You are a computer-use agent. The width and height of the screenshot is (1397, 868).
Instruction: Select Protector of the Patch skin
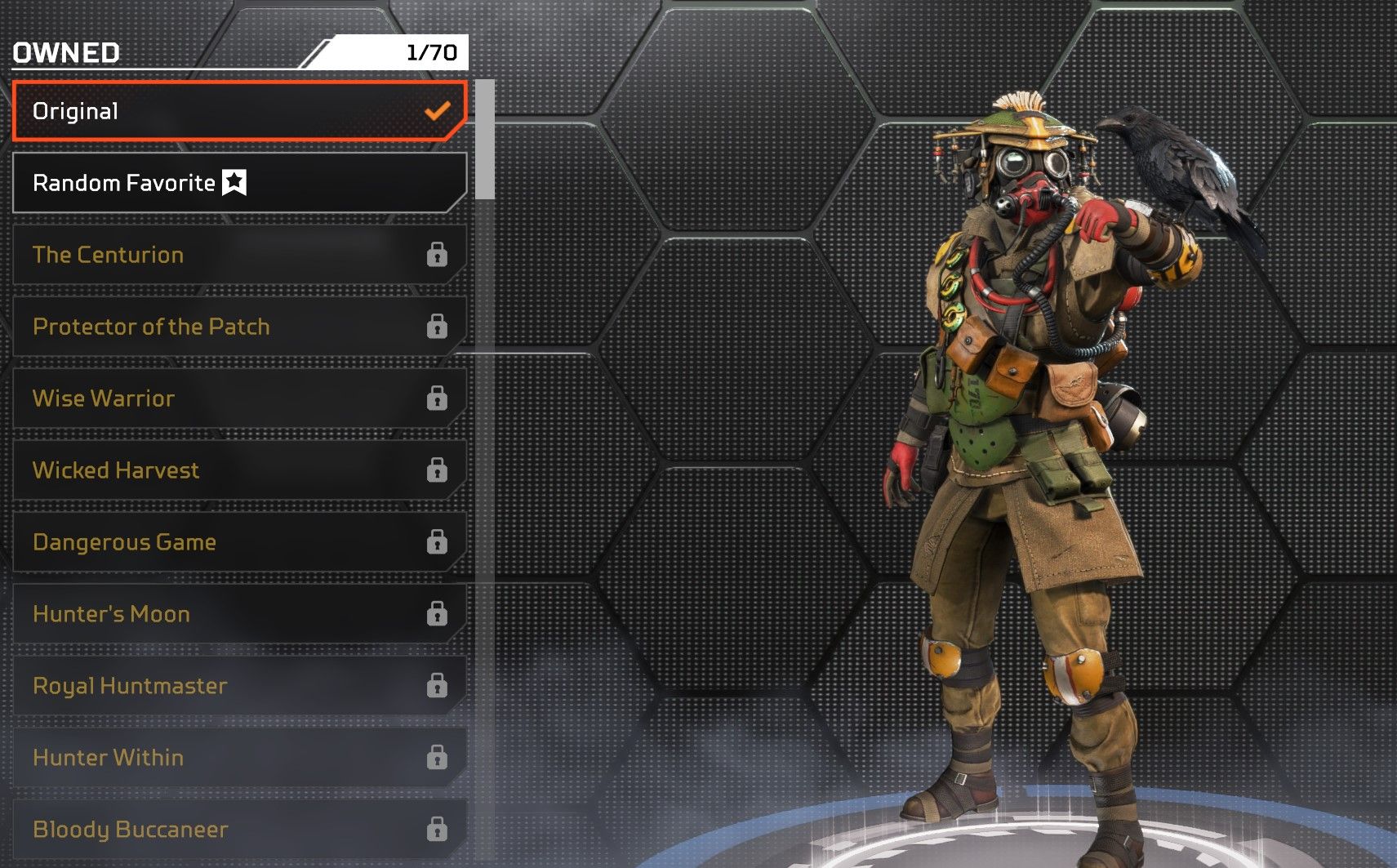click(x=239, y=327)
